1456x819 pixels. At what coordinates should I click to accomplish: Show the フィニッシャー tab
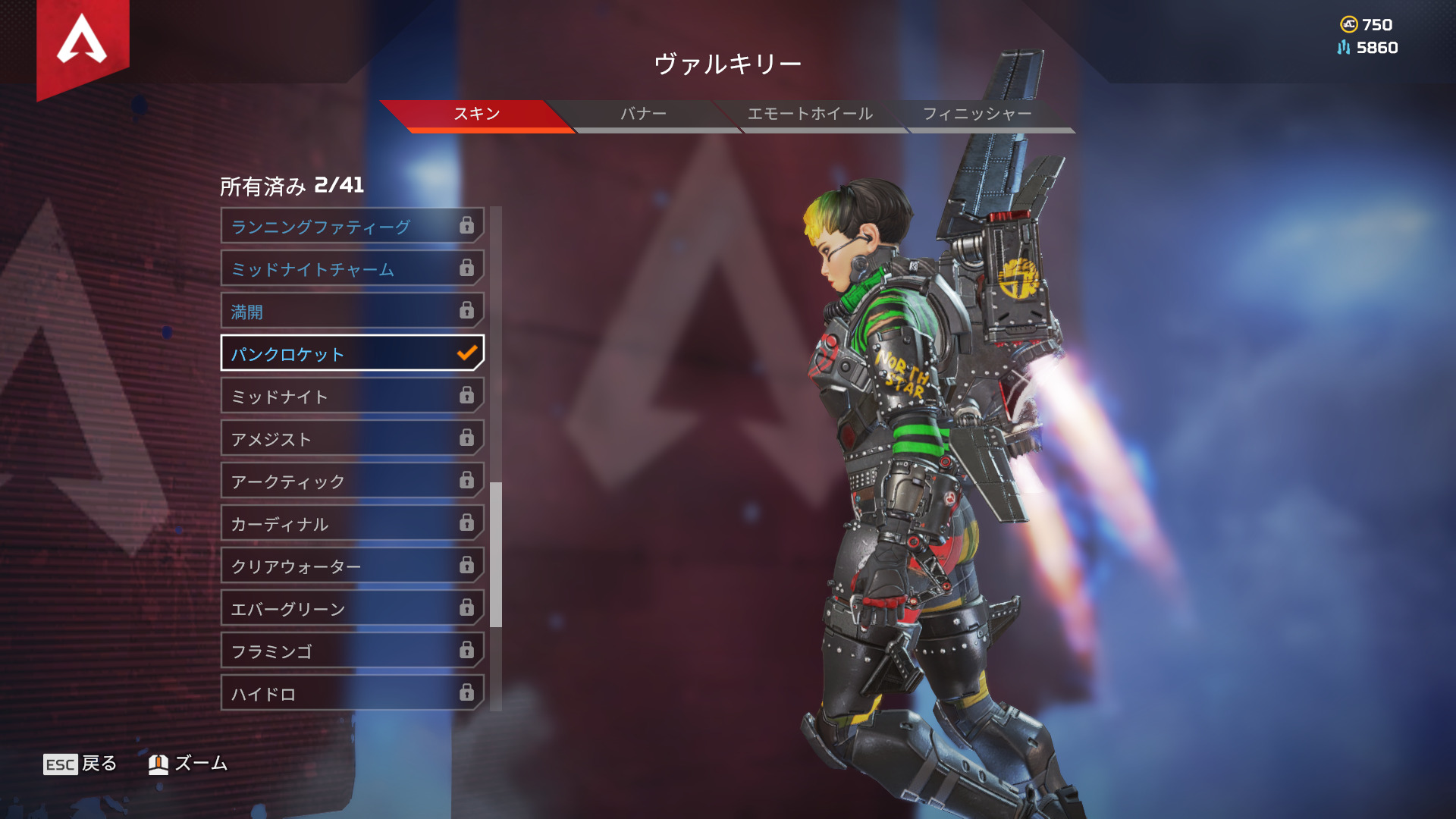(977, 115)
